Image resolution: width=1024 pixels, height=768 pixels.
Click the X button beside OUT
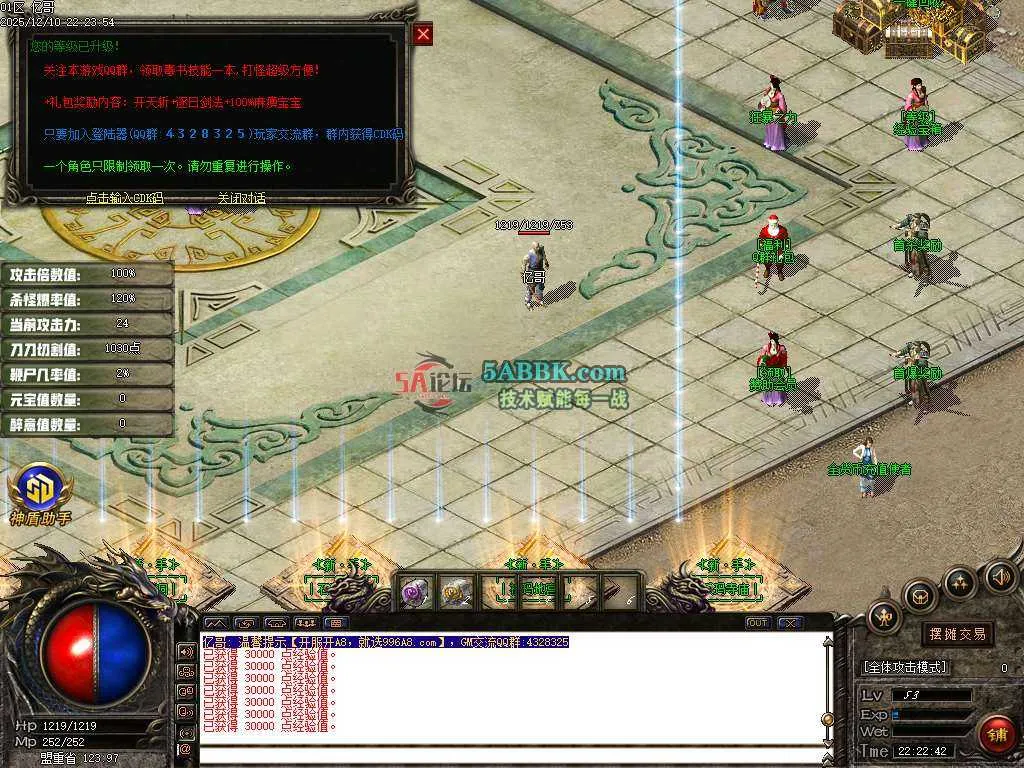coord(790,623)
